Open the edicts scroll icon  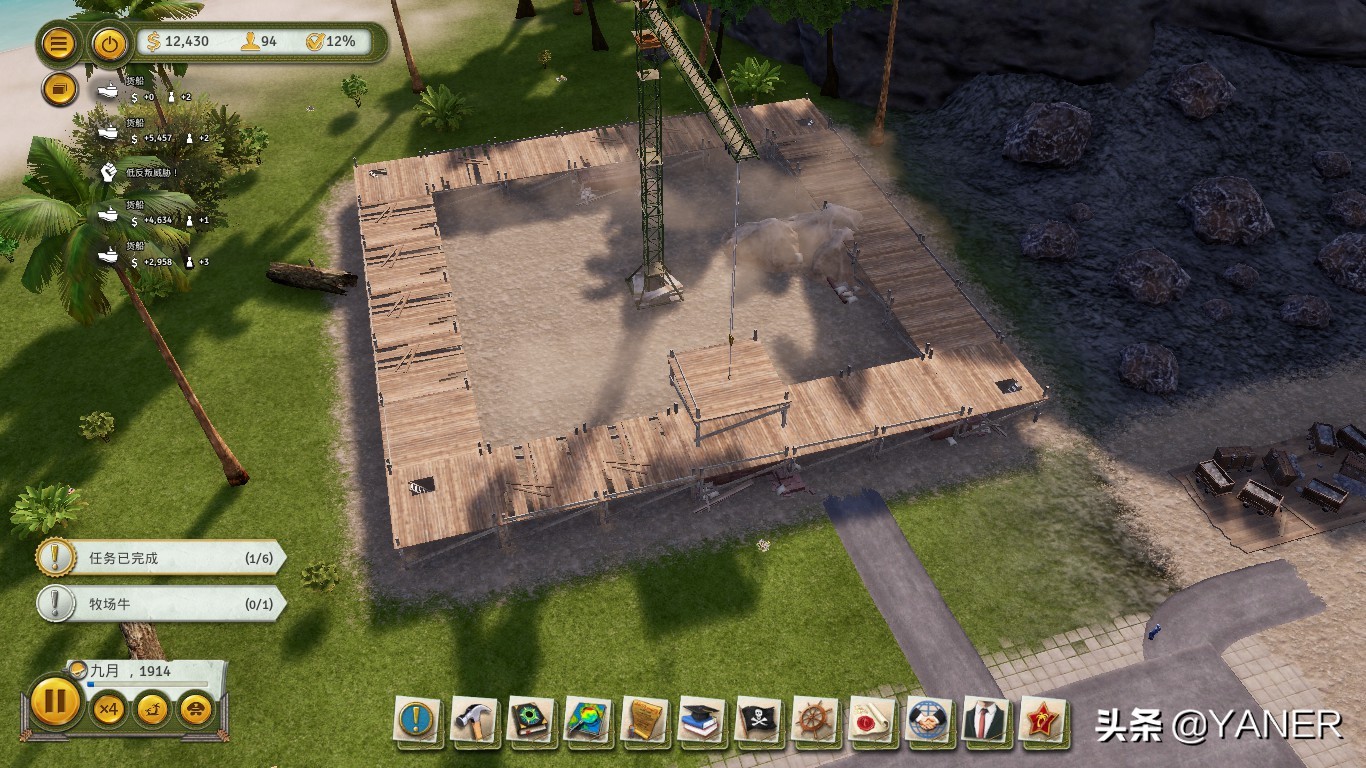645,720
